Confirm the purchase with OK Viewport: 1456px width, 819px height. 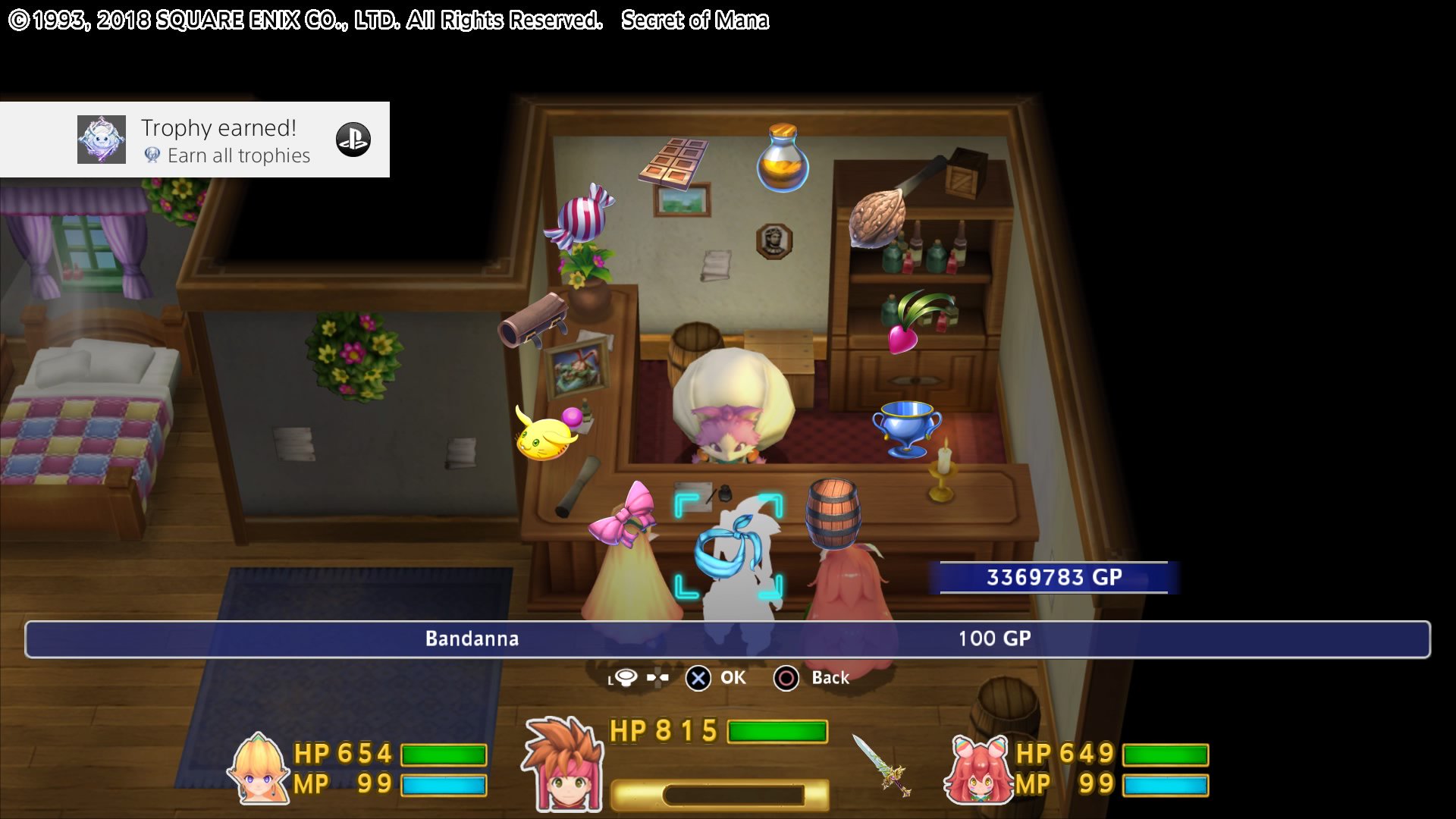(x=716, y=678)
